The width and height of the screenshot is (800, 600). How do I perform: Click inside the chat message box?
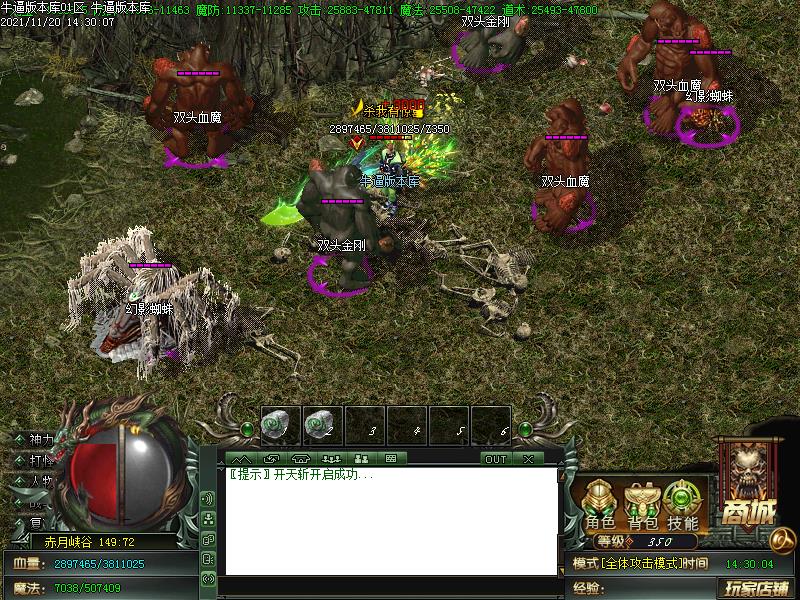[390, 520]
